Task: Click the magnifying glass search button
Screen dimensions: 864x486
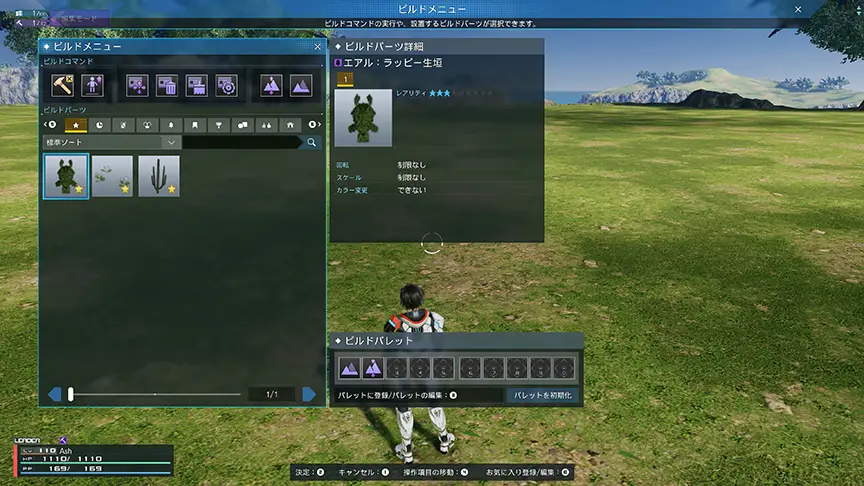Action: click(312, 143)
